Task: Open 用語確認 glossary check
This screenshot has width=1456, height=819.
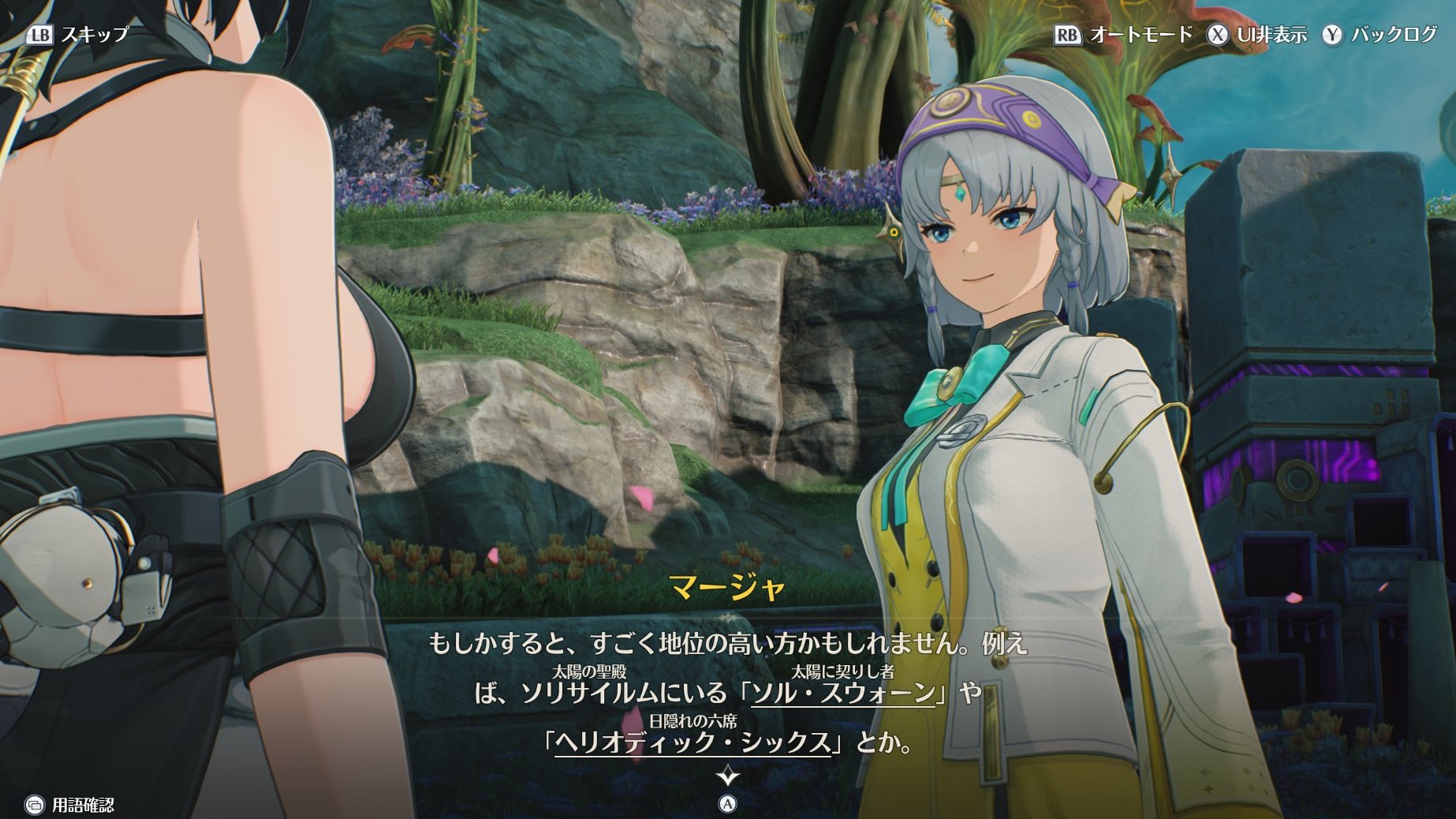Action: coord(69,805)
